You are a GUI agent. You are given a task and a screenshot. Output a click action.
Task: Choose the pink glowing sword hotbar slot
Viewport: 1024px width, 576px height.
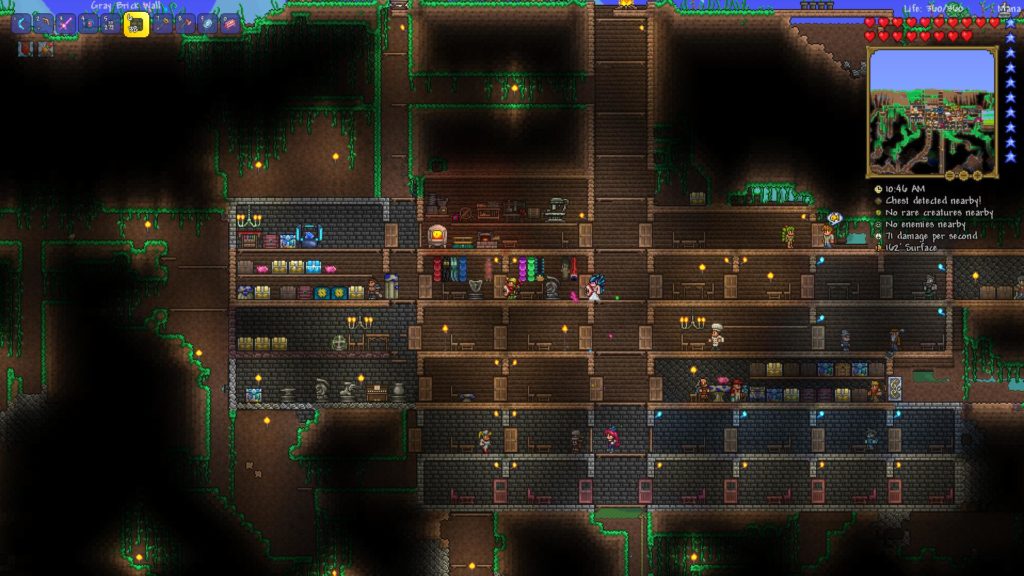click(66, 23)
